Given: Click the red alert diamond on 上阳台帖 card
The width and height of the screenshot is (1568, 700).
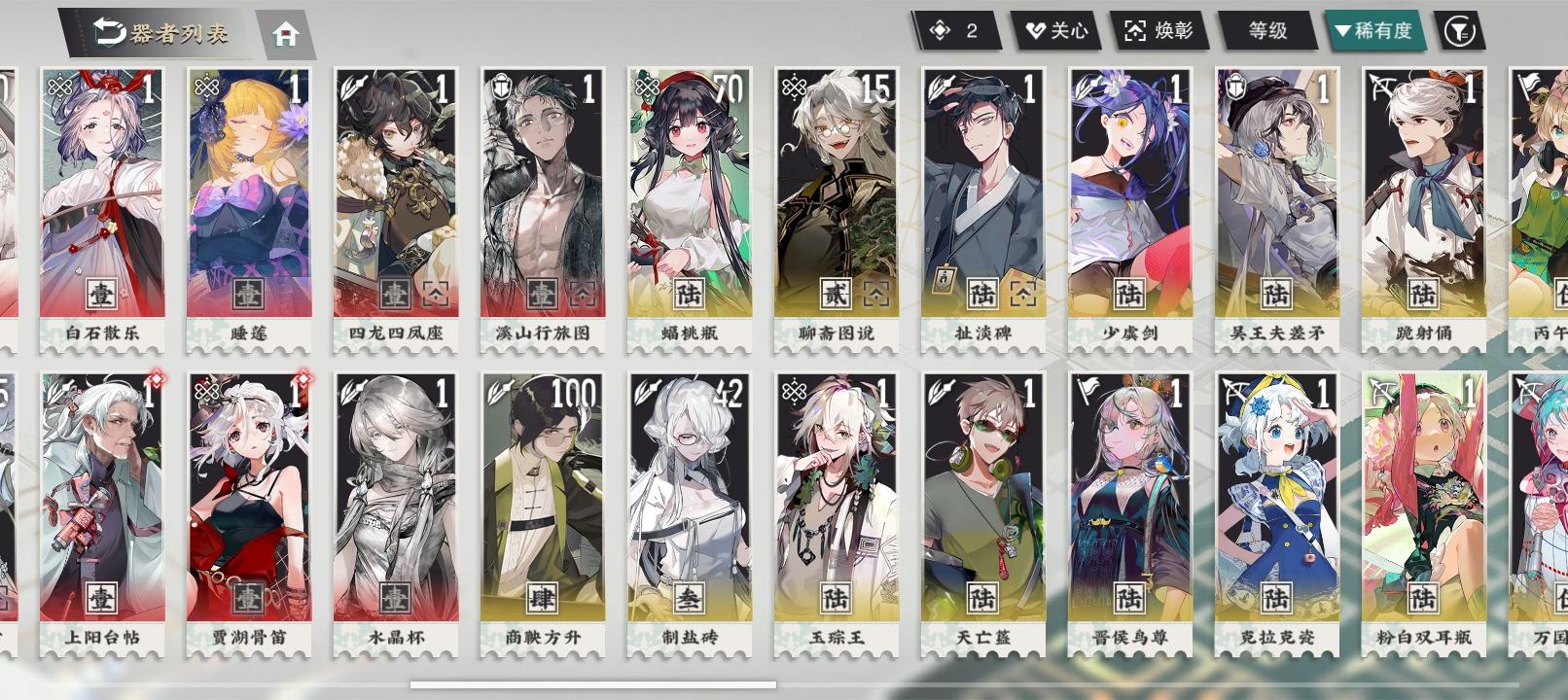Looking at the screenshot, I should click(158, 380).
